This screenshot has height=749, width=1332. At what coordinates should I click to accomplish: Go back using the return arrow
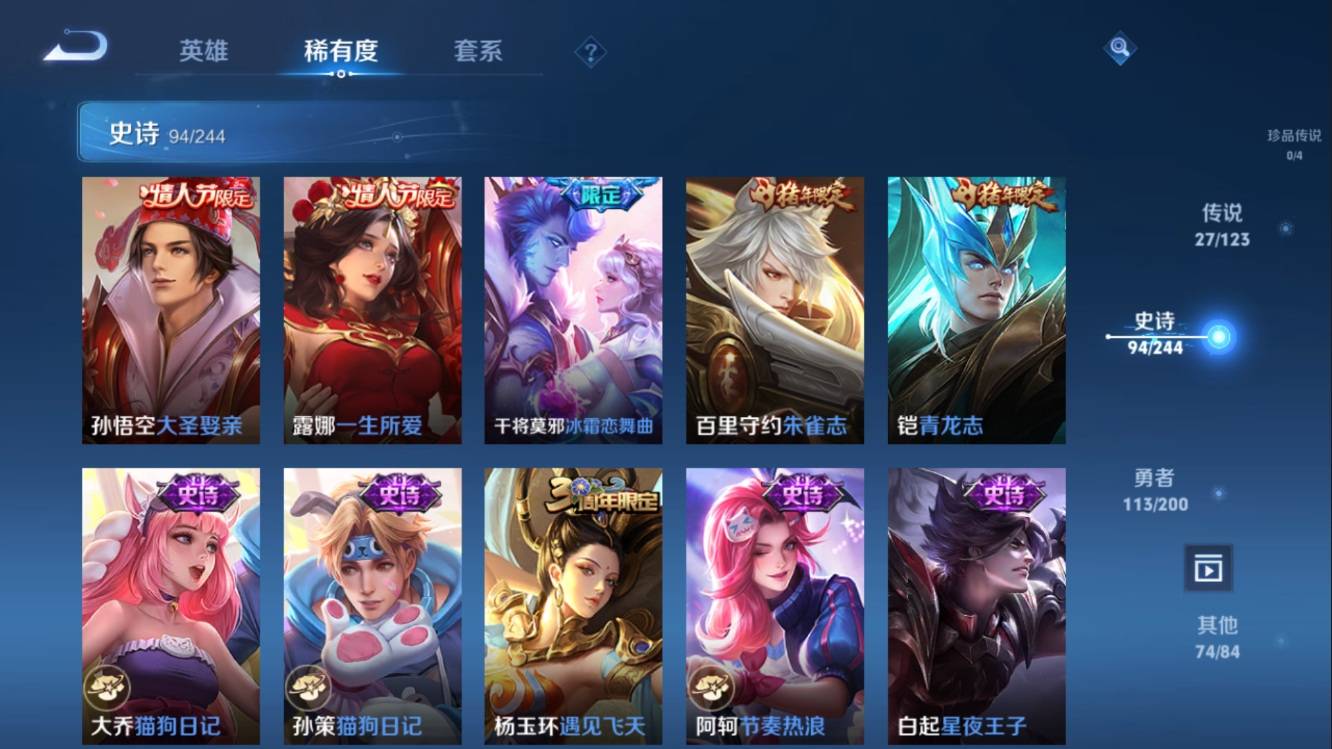click(x=75, y=47)
